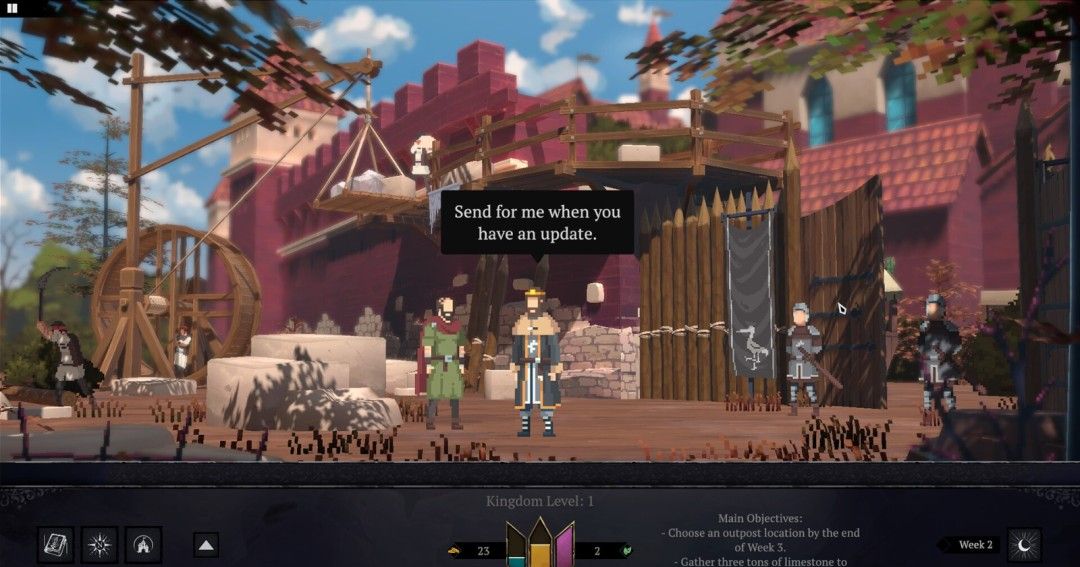
Task: Open the journal book icon
Action: pos(55,545)
